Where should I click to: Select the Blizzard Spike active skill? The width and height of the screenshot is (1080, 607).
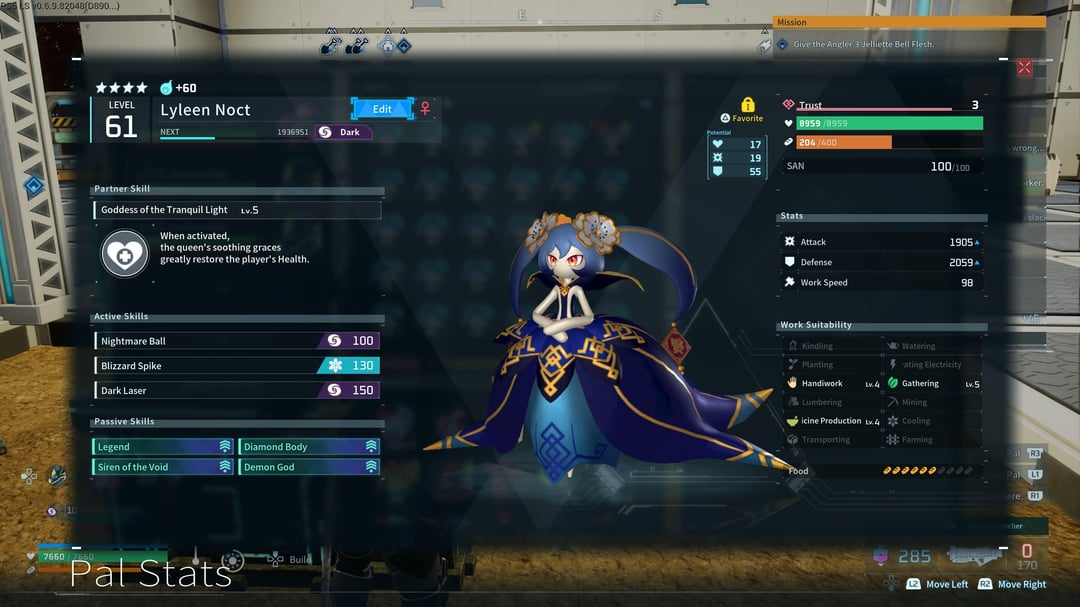point(237,365)
